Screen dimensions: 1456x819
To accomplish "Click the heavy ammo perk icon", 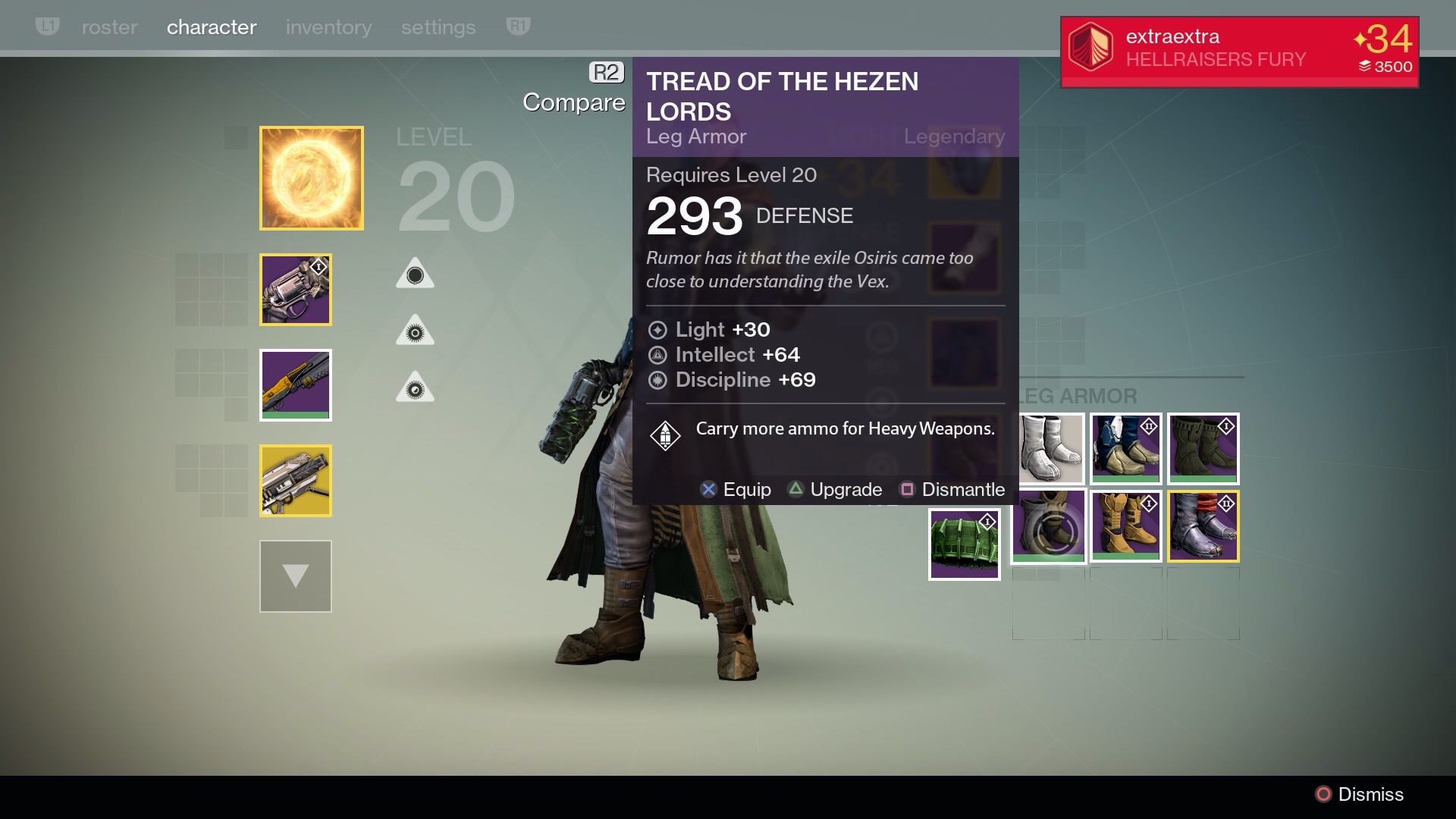I will click(665, 435).
